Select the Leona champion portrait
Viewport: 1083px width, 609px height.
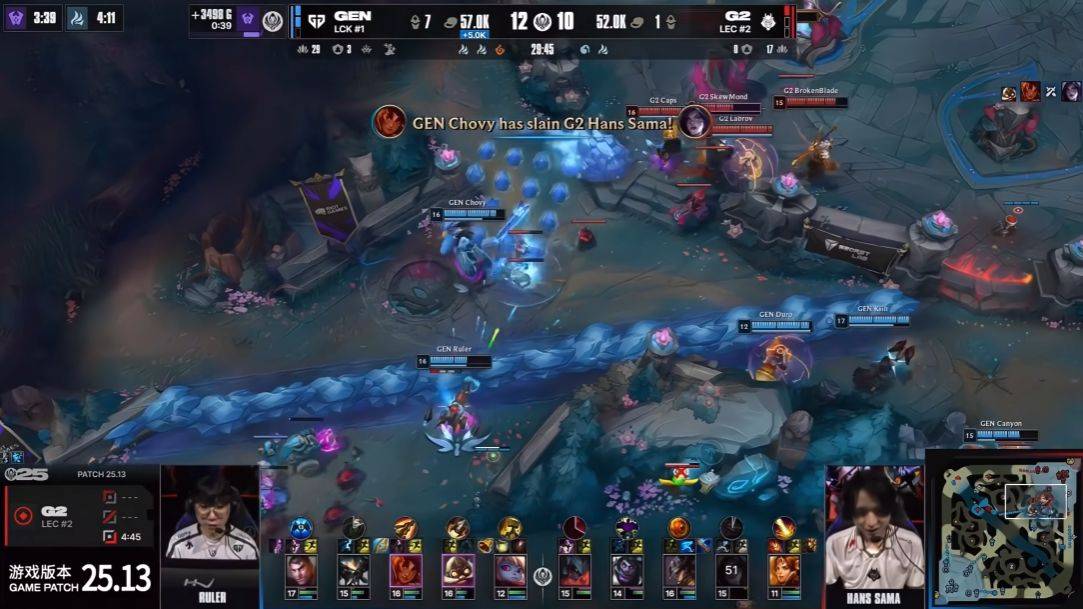(784, 571)
